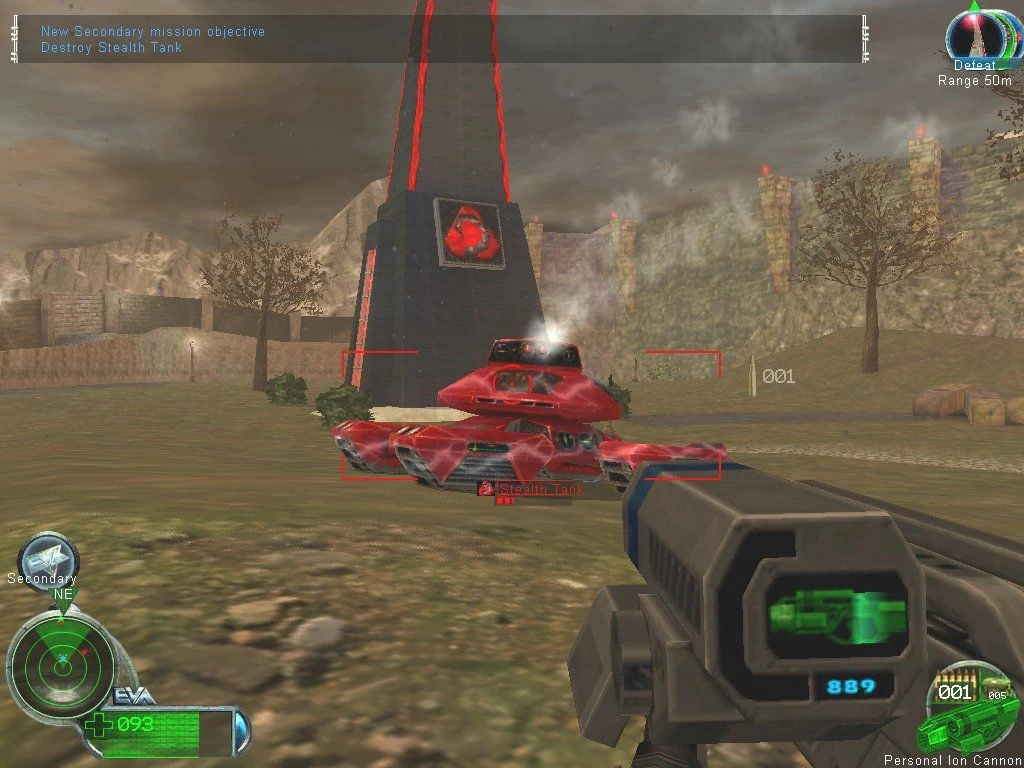Viewport: 1024px width, 768px height.
Task: Select the Stealth Tank target label
Action: tap(540, 489)
